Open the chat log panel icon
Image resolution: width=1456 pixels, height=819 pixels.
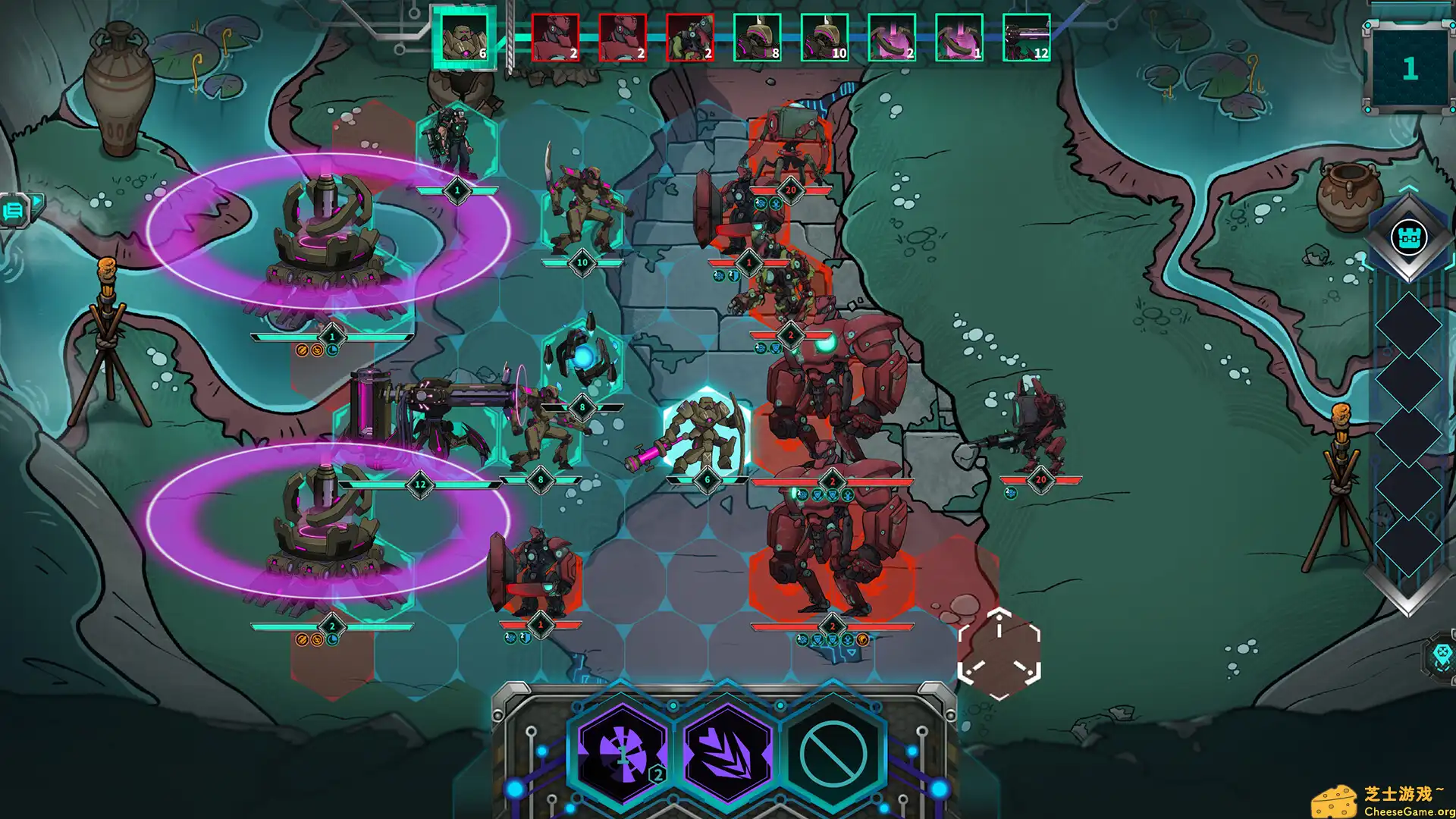[x=15, y=210]
